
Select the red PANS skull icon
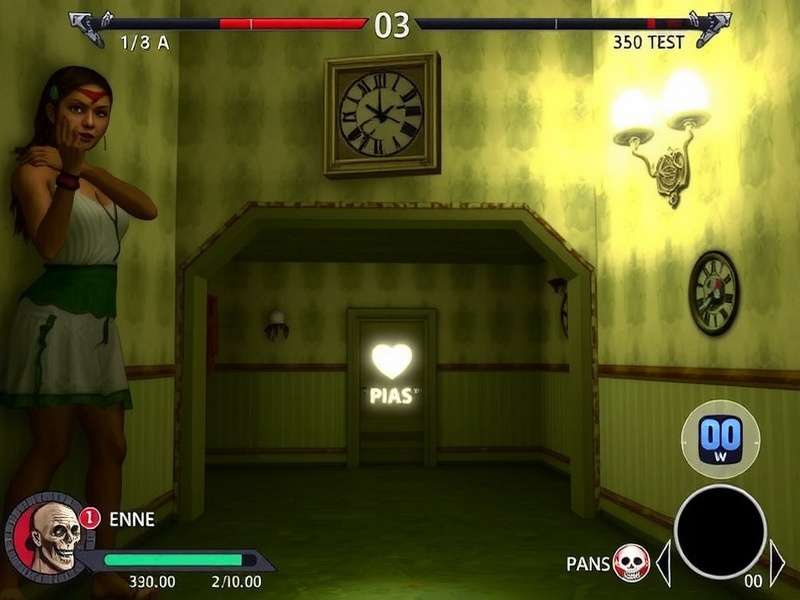(631, 563)
